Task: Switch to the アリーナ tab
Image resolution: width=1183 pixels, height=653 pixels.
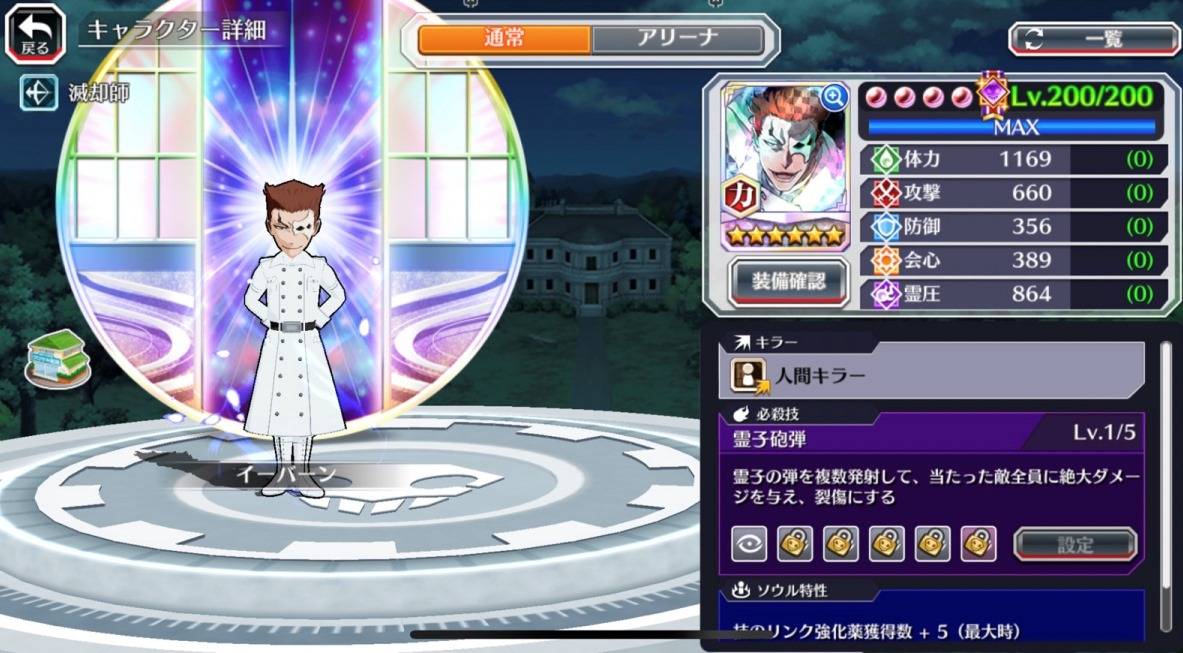Action: click(x=677, y=39)
